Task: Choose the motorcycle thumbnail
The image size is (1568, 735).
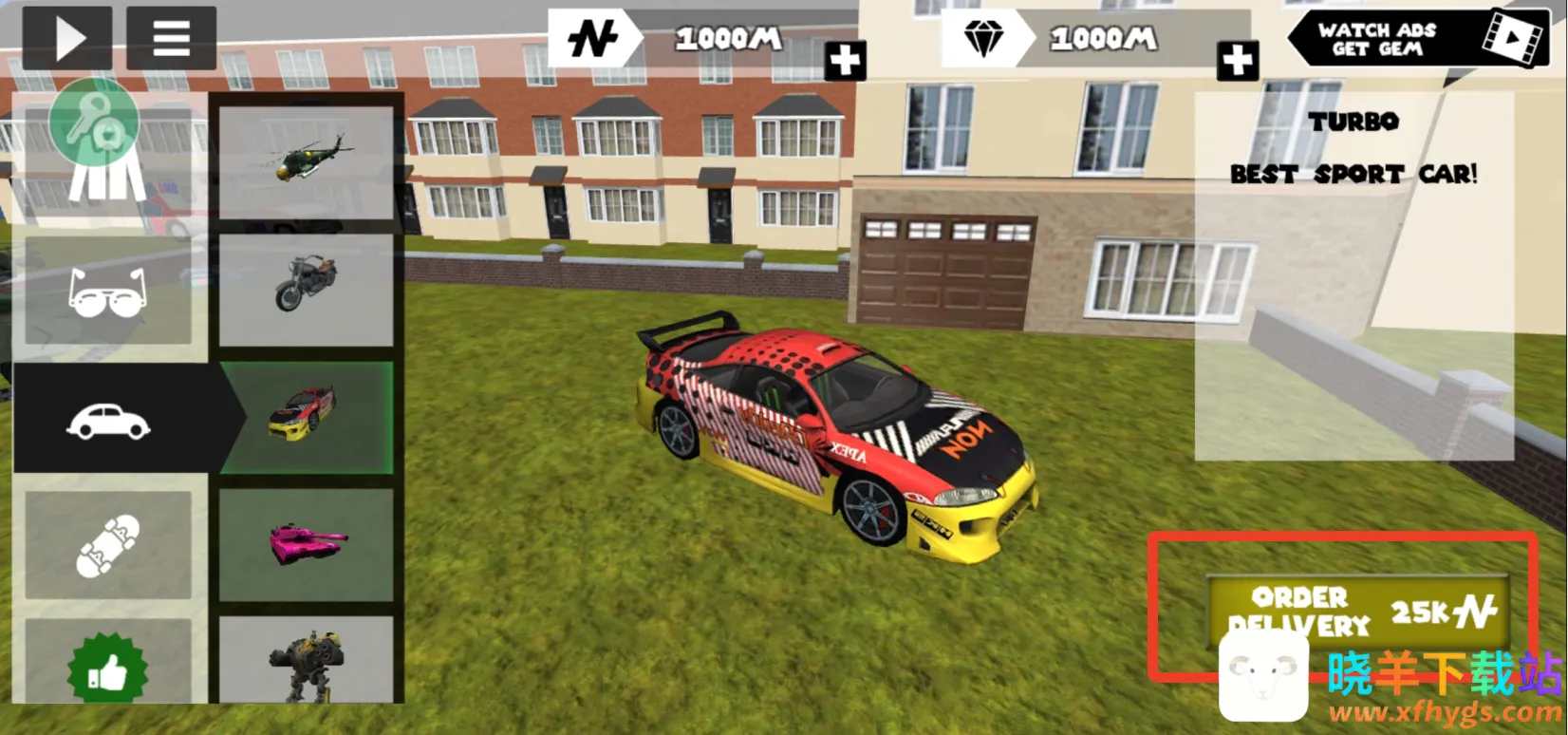Action: tap(306, 289)
